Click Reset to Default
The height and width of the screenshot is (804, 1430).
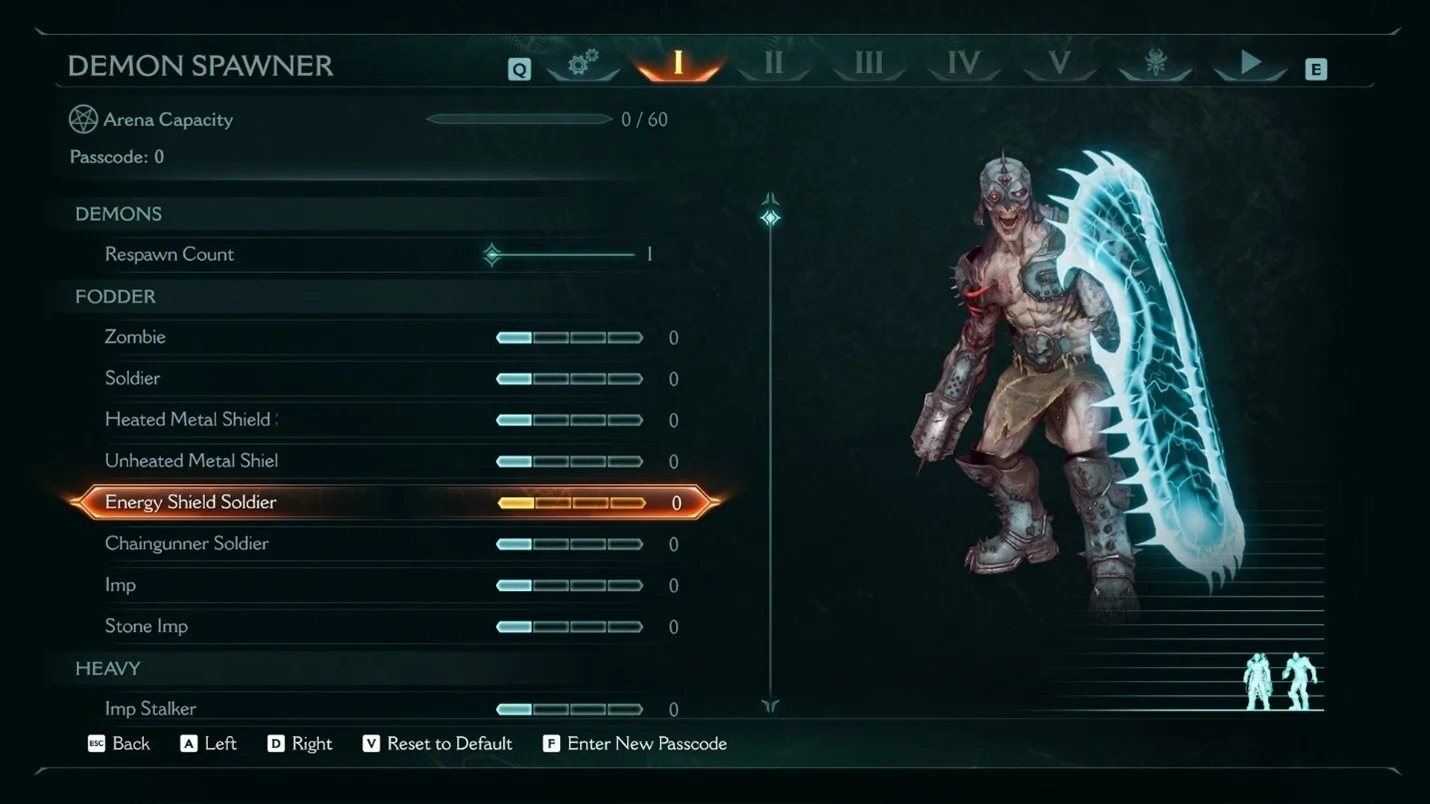pyautogui.click(x=438, y=744)
